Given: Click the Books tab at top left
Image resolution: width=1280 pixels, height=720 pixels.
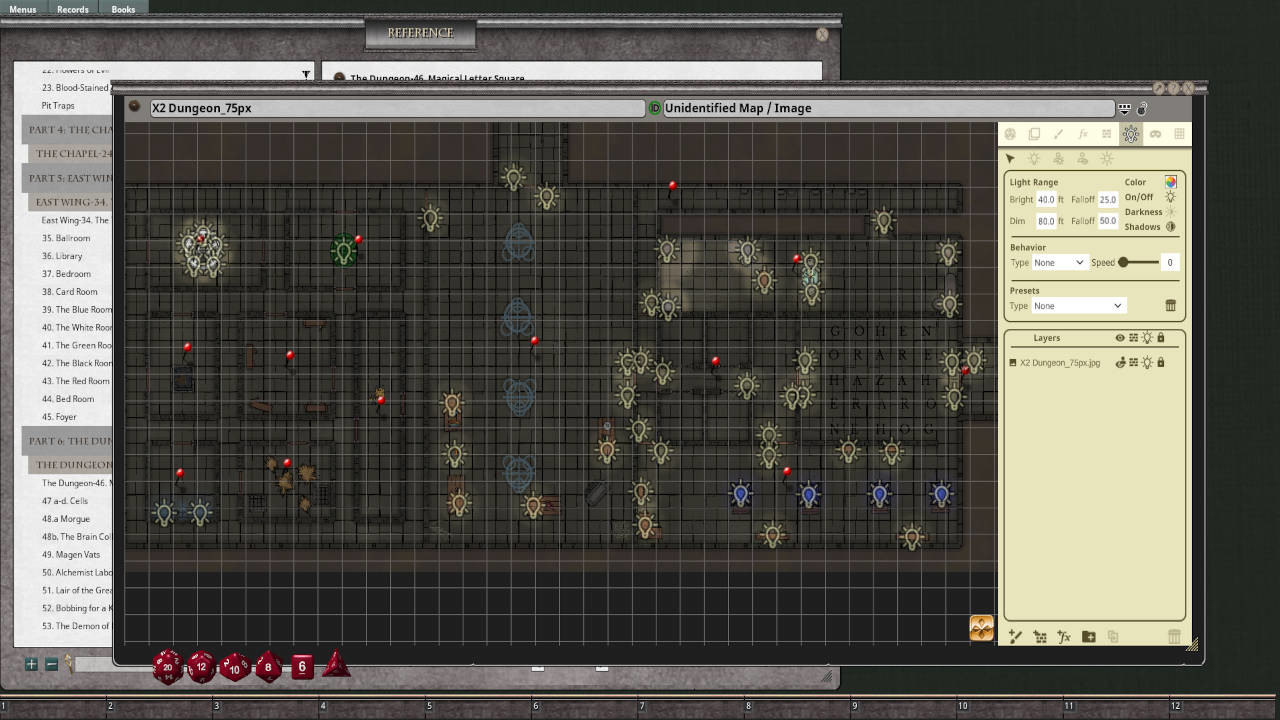Looking at the screenshot, I should click(x=122, y=9).
